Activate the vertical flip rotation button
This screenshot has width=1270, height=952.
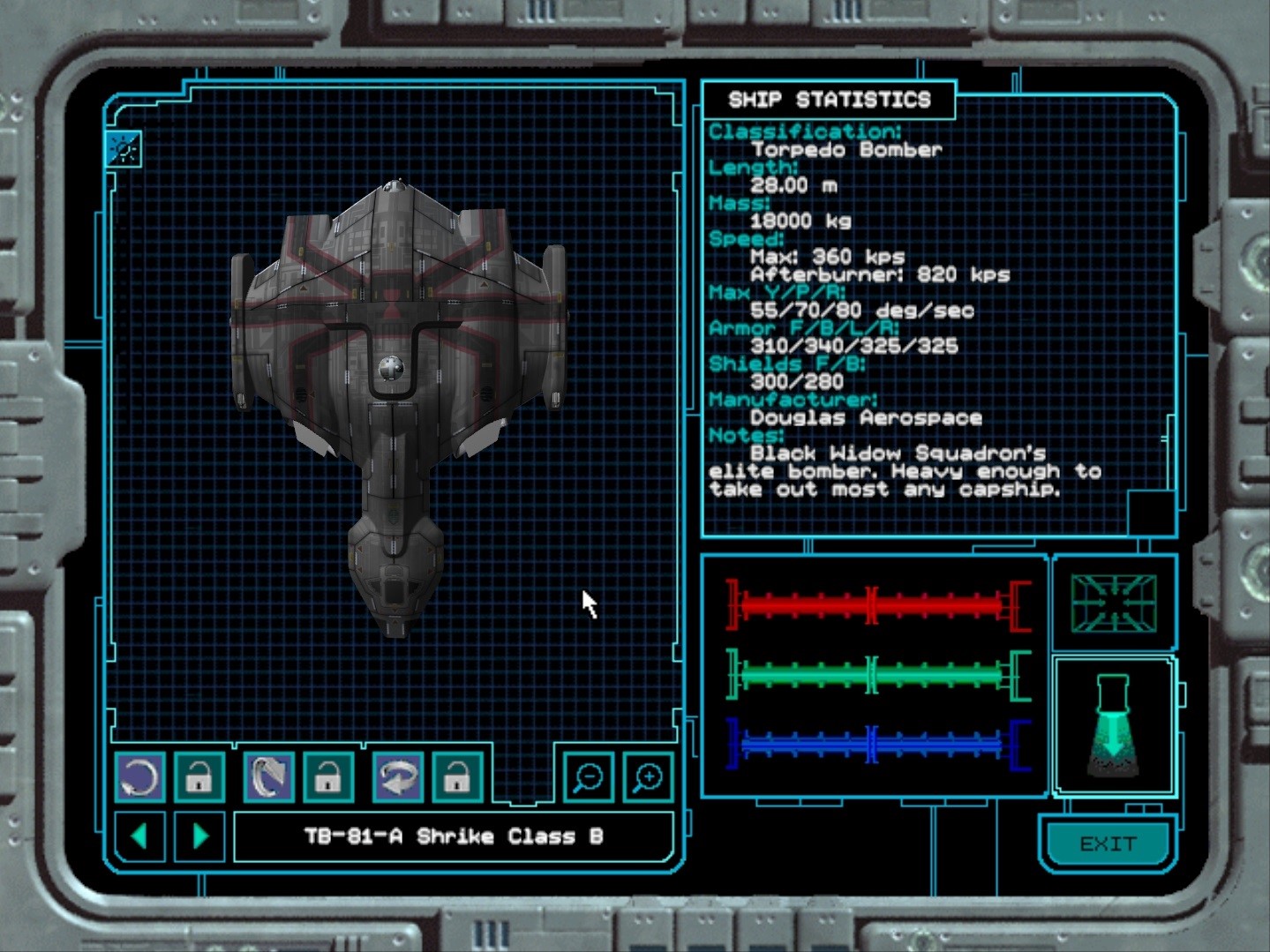click(268, 778)
